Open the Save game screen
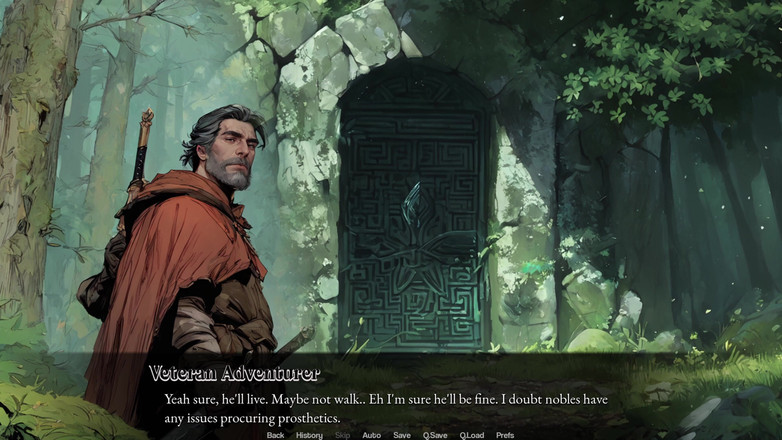This screenshot has width=782, height=440. pyautogui.click(x=401, y=435)
